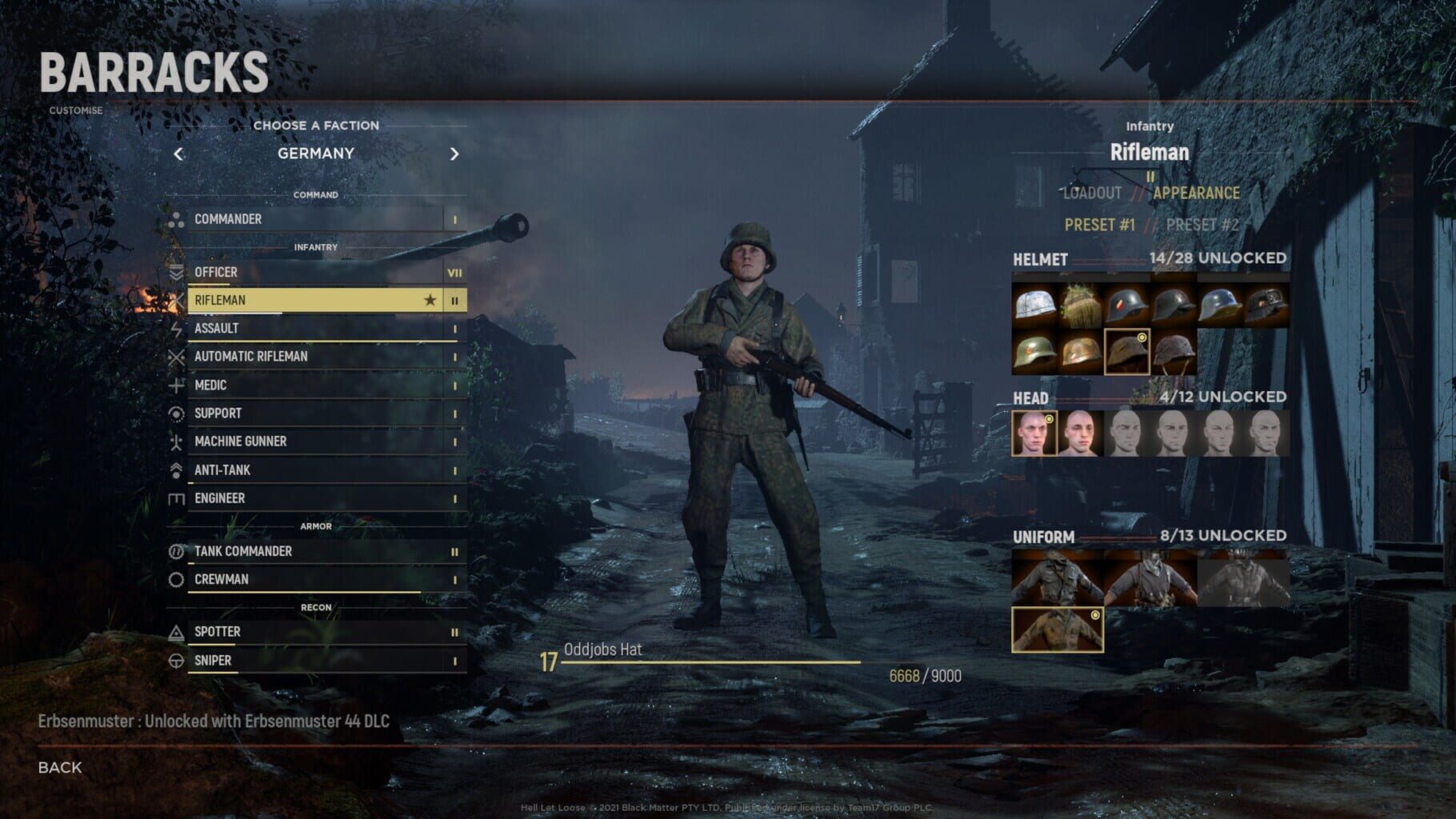Select the Tank Commander icon

pyautogui.click(x=178, y=551)
